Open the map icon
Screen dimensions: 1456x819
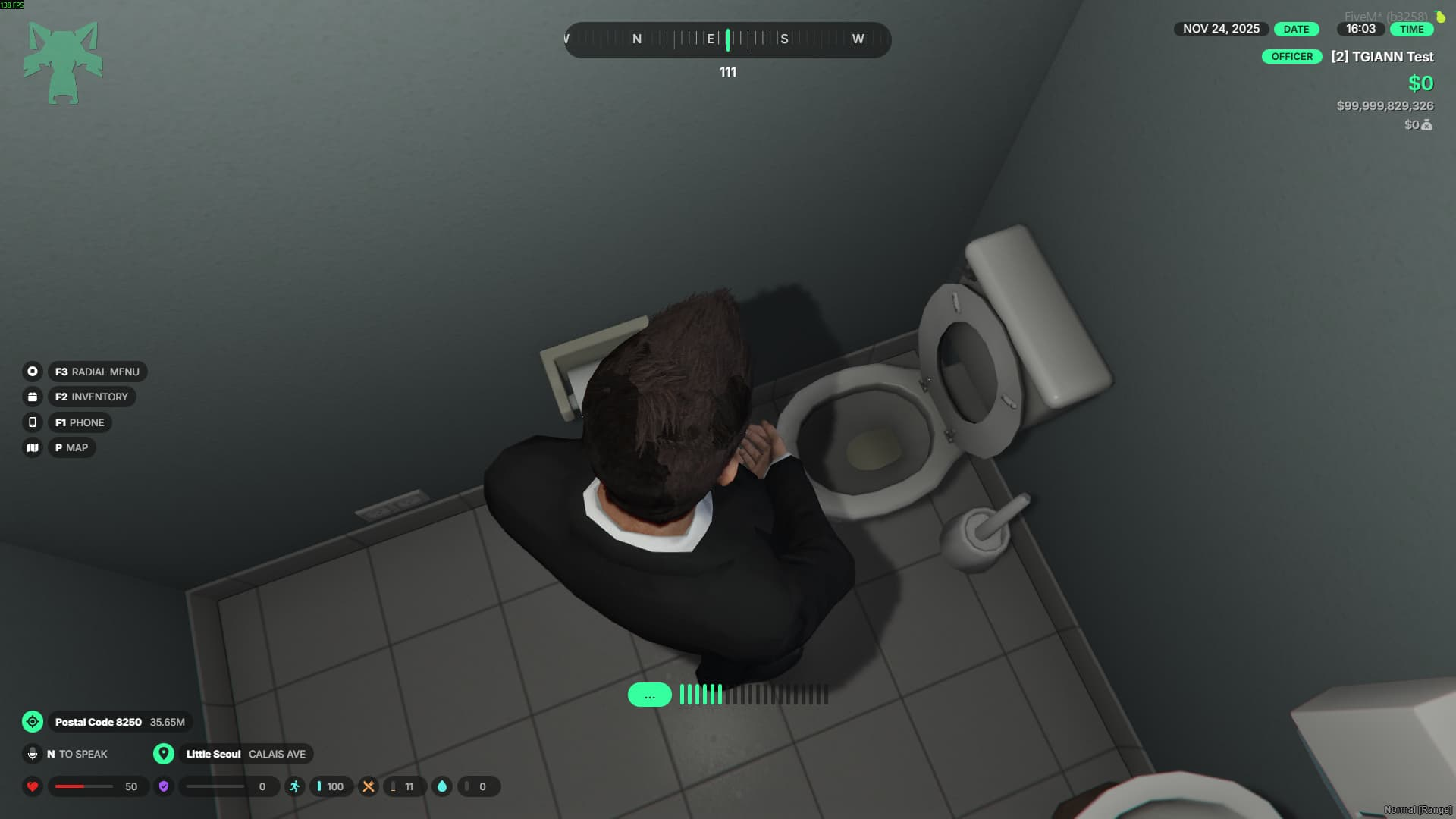tap(33, 447)
